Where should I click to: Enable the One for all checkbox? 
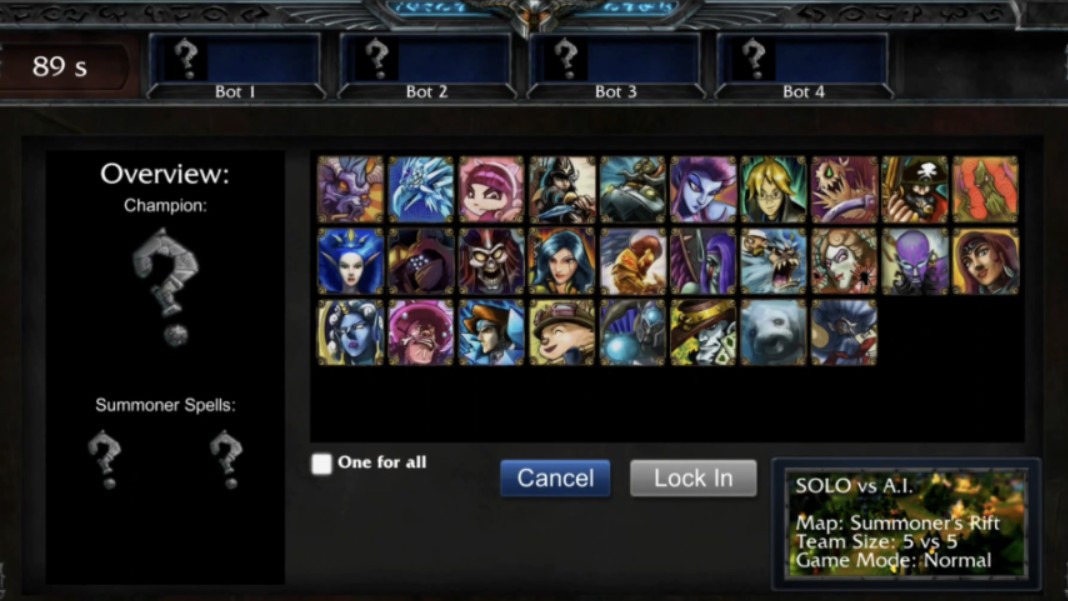pyautogui.click(x=322, y=464)
